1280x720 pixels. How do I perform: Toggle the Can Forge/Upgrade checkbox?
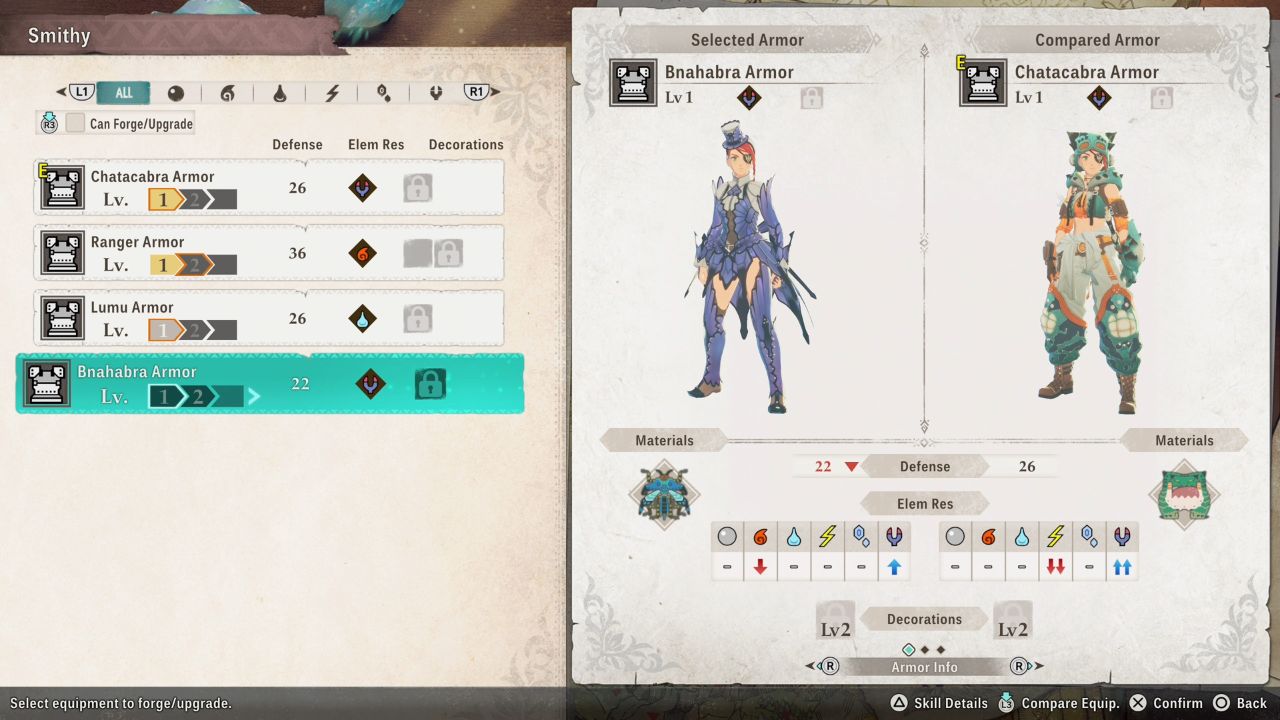pyautogui.click(x=76, y=123)
